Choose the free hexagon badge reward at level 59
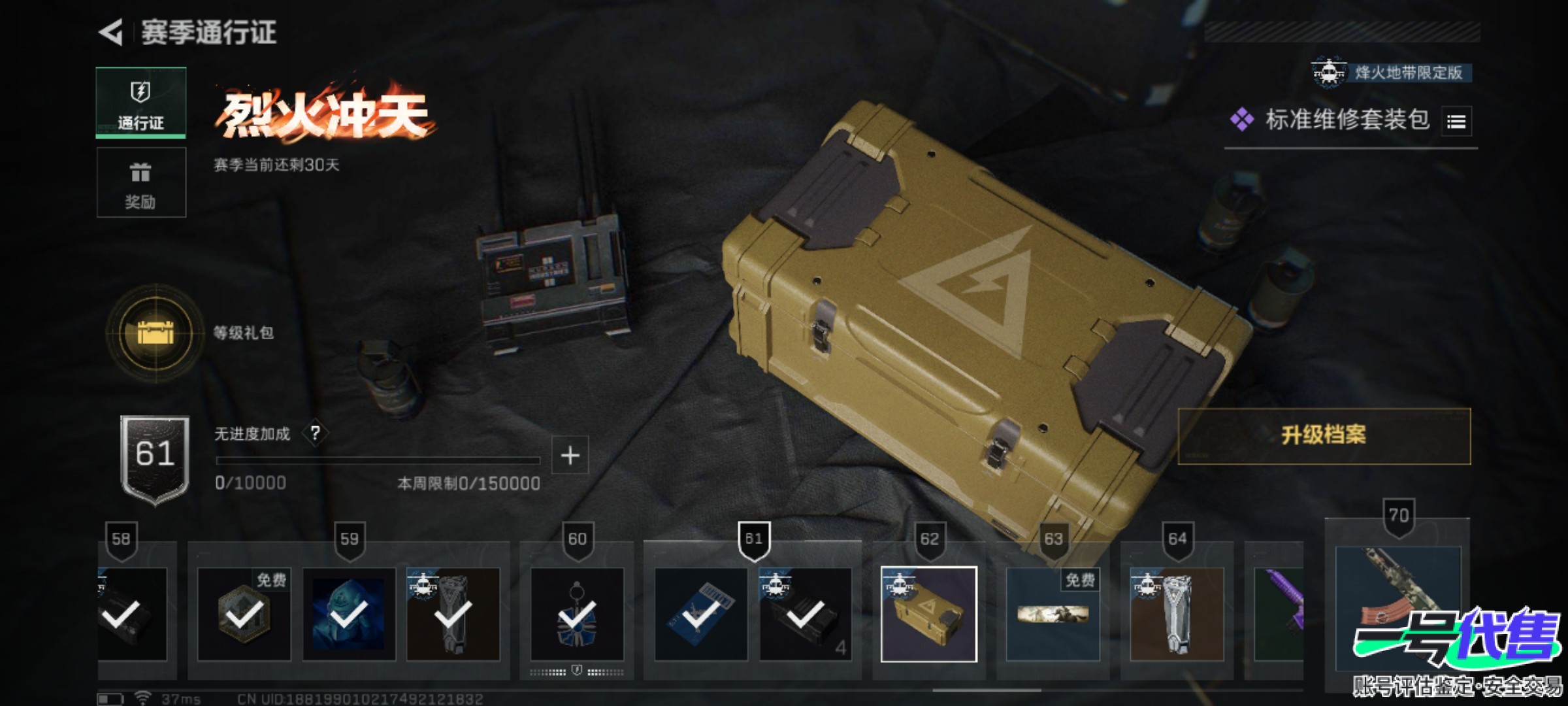 tap(244, 614)
